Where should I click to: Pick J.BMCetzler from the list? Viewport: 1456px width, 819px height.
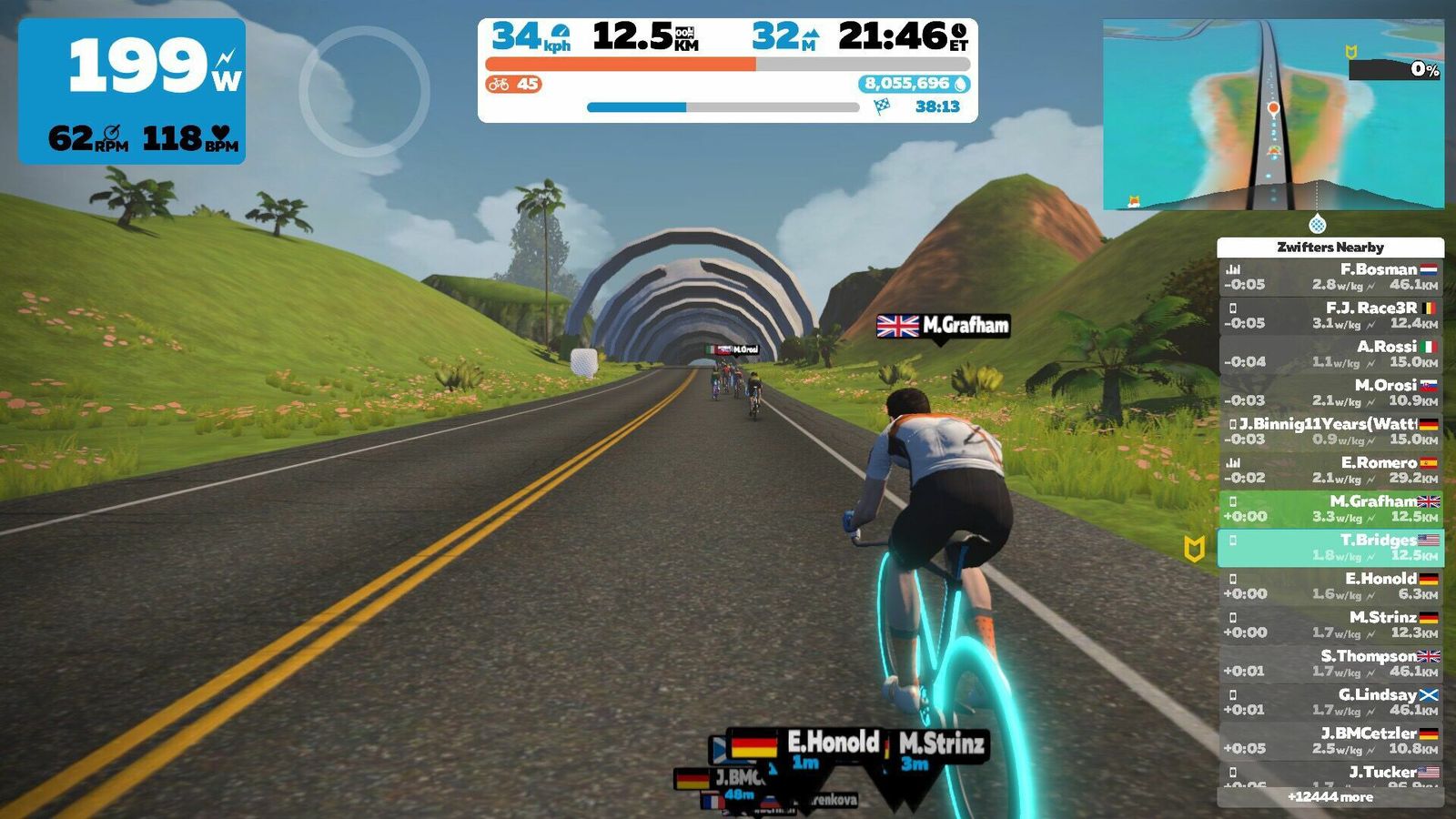pos(1330,741)
